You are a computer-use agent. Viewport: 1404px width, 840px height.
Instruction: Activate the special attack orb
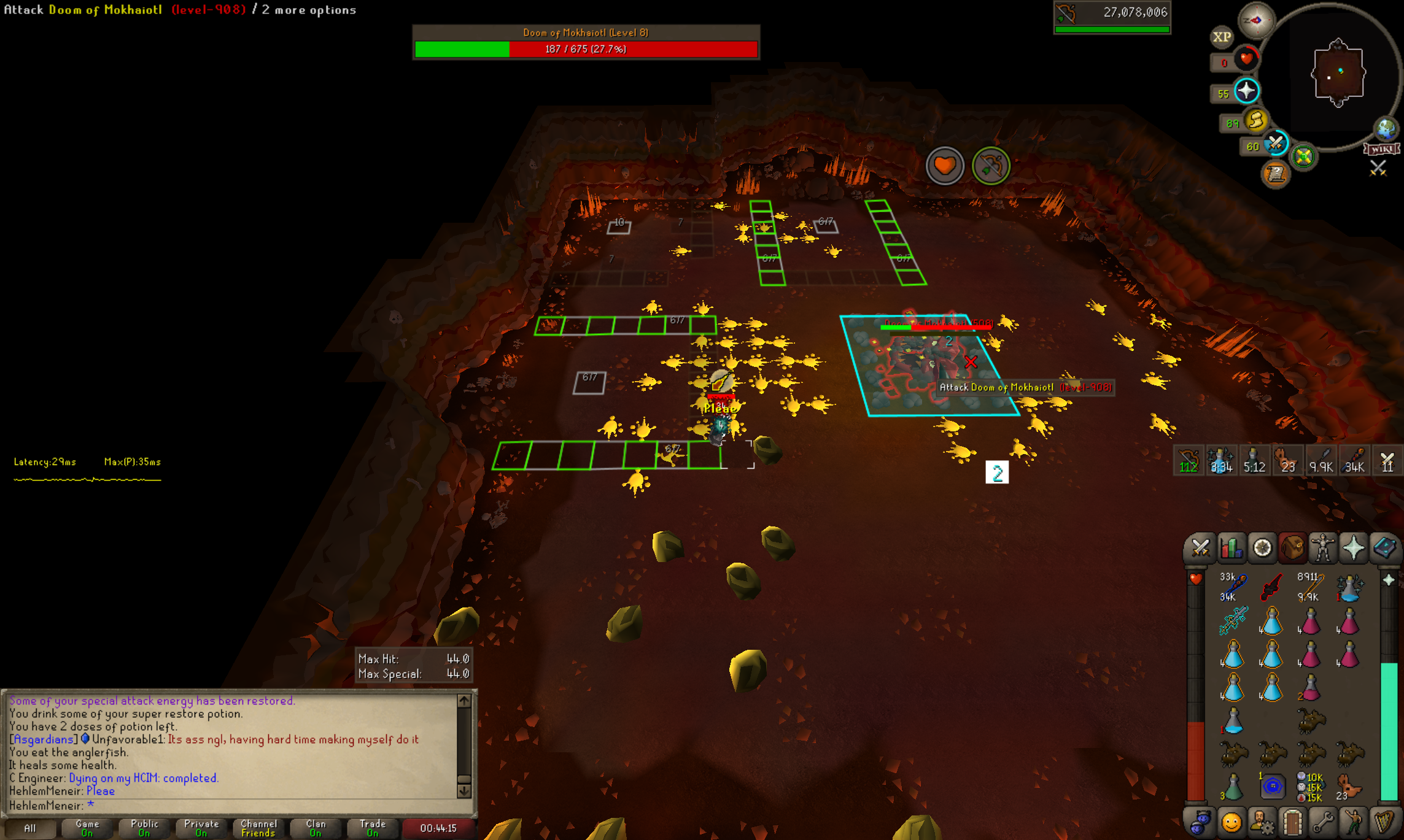(x=1276, y=145)
